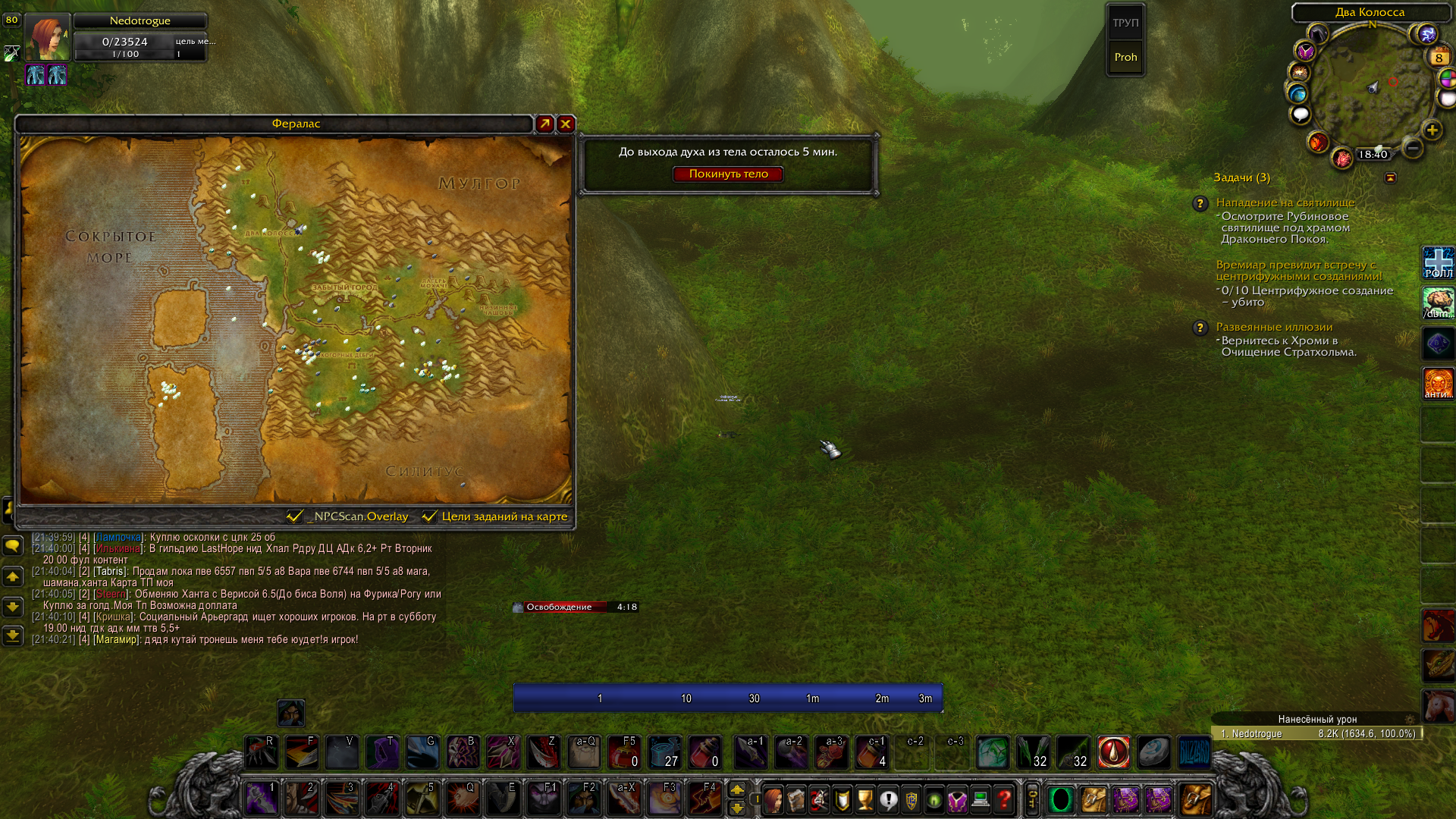
Task: Activate the РОЛЛ macro button
Action: tap(1438, 263)
